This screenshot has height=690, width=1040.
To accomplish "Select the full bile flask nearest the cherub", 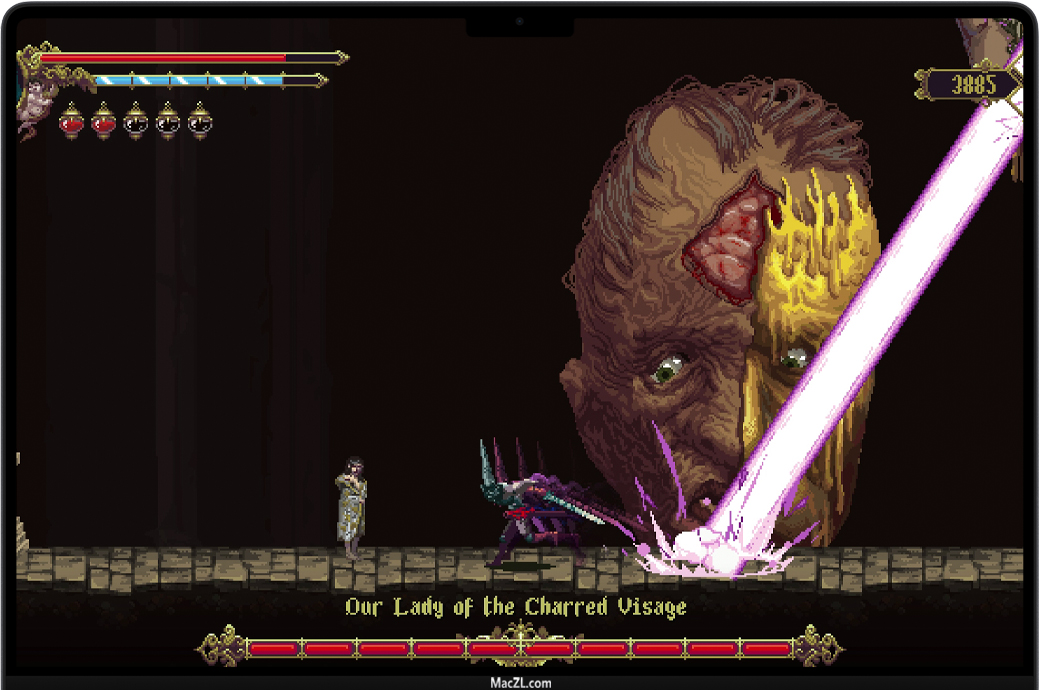I will pyautogui.click(x=72, y=122).
